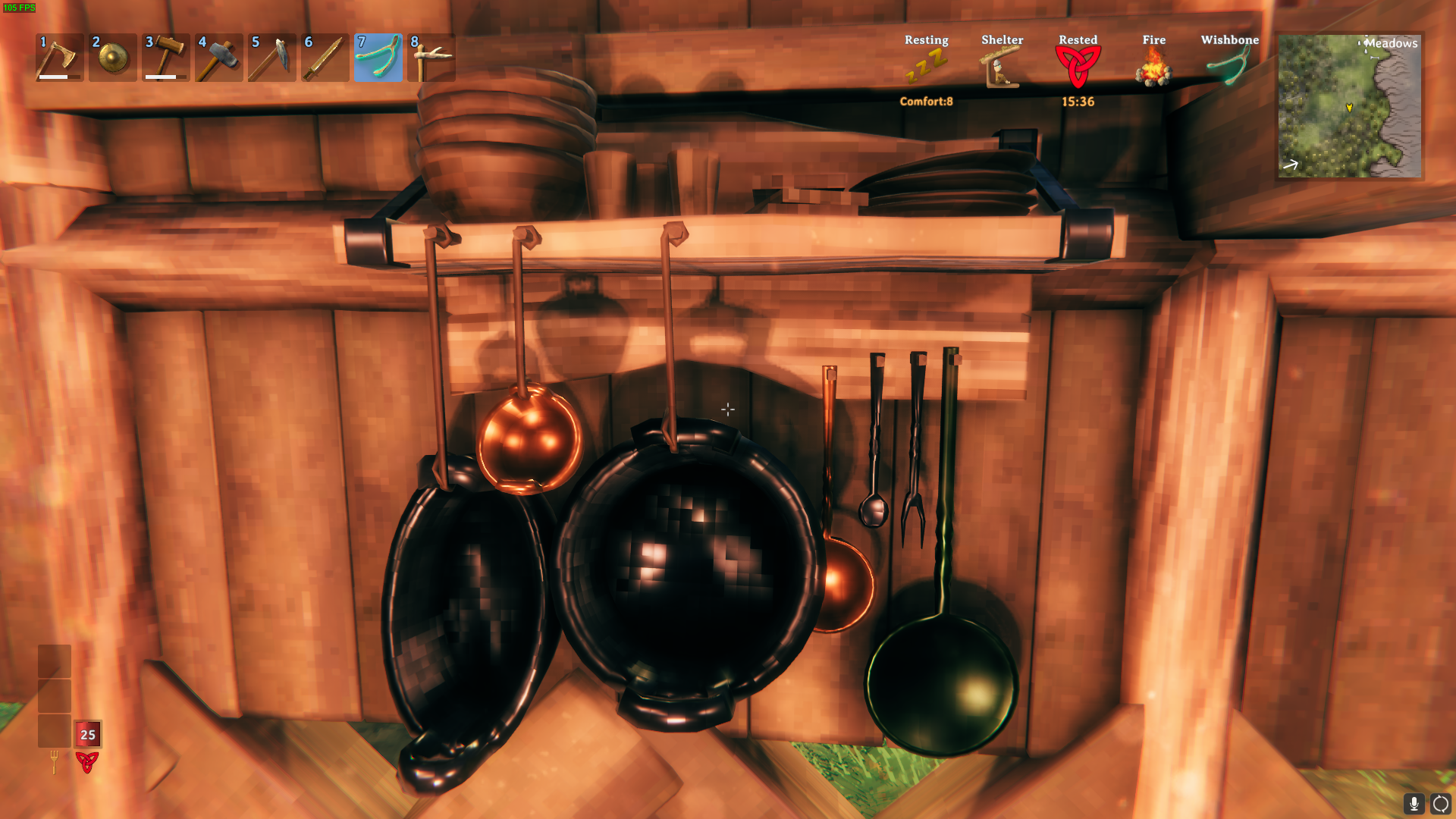Screen dimensions: 1456x819
Task: Click the Shelter status effect icon
Action: [1002, 67]
